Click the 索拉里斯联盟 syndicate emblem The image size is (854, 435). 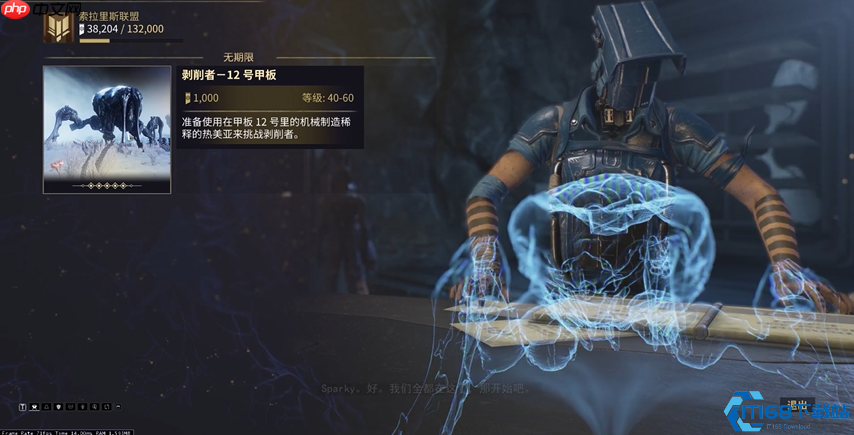click(58, 27)
